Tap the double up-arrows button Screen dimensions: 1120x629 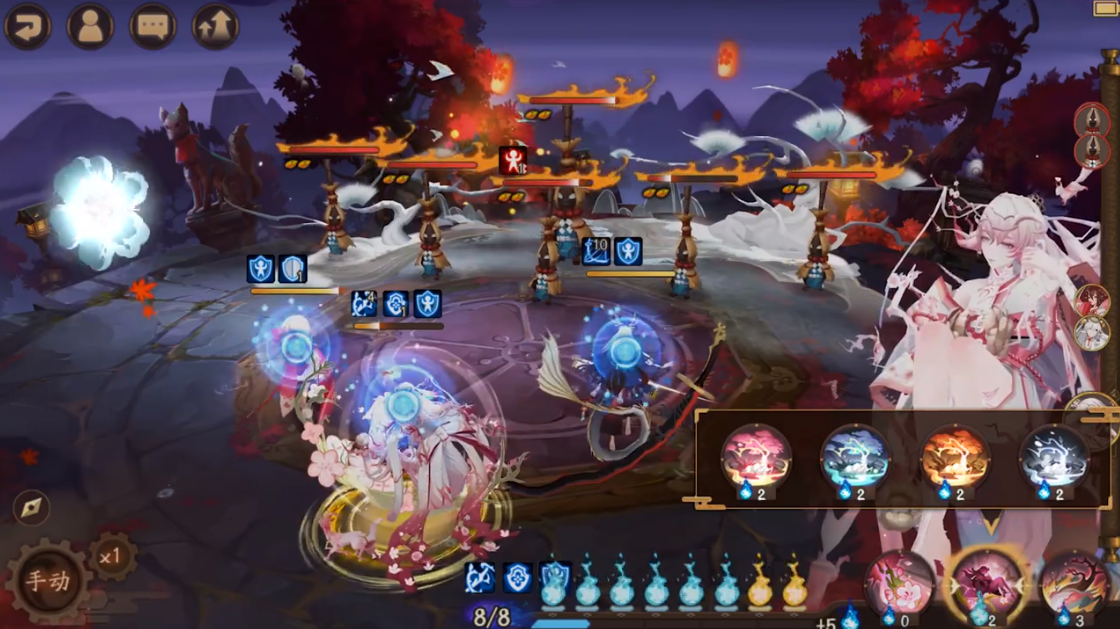coord(215,26)
